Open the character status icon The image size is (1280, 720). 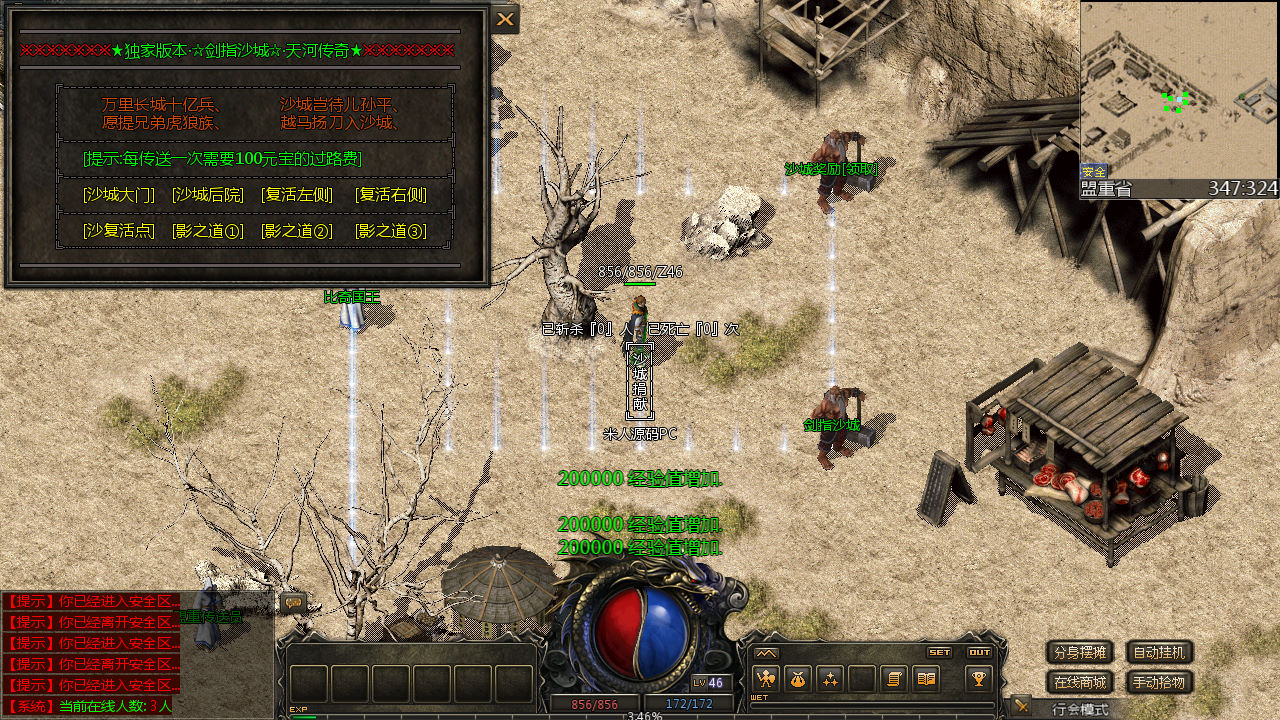[x=765, y=679]
